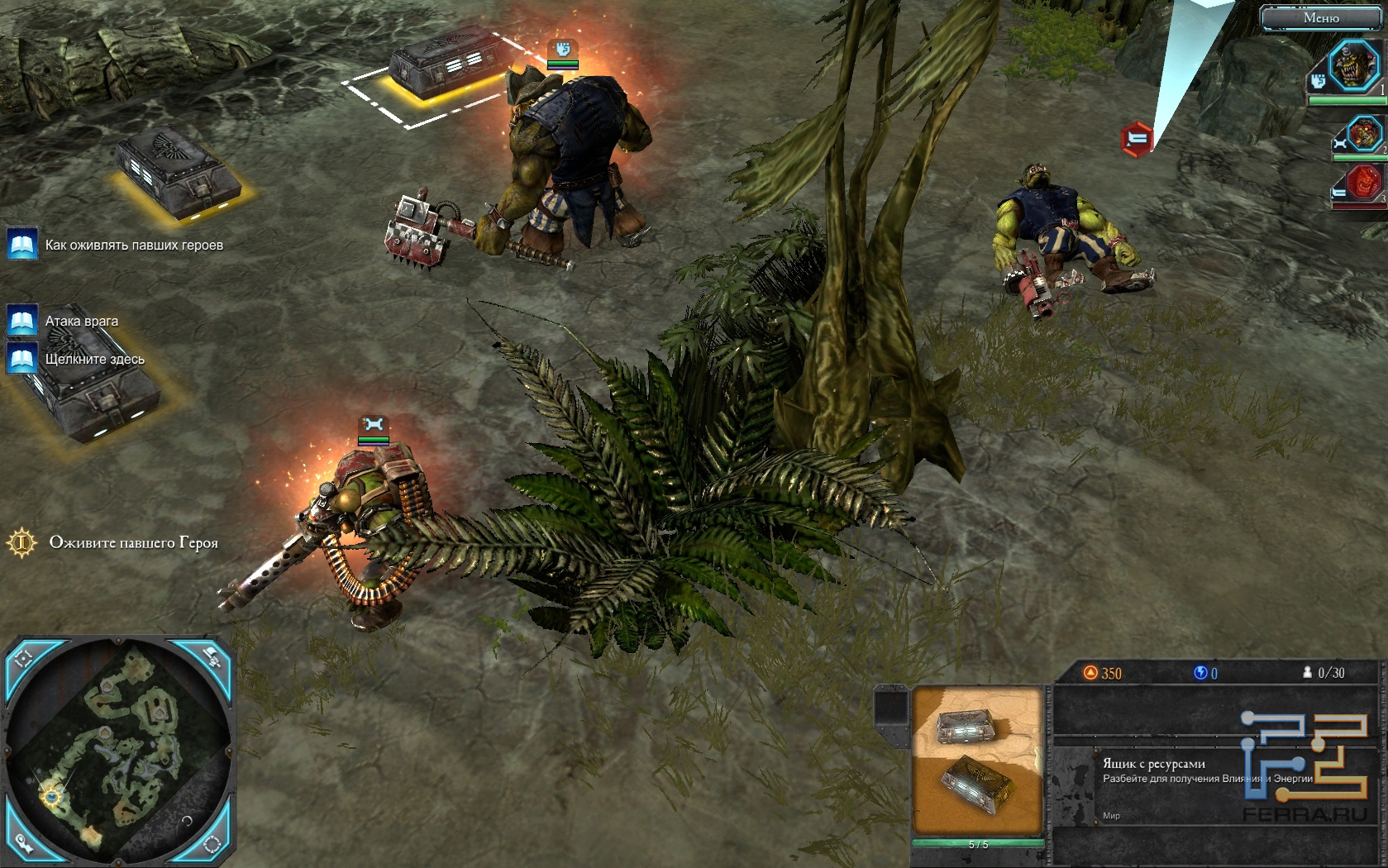
Task: Open the hint on reviving fallen heroes
Action: coord(22,245)
